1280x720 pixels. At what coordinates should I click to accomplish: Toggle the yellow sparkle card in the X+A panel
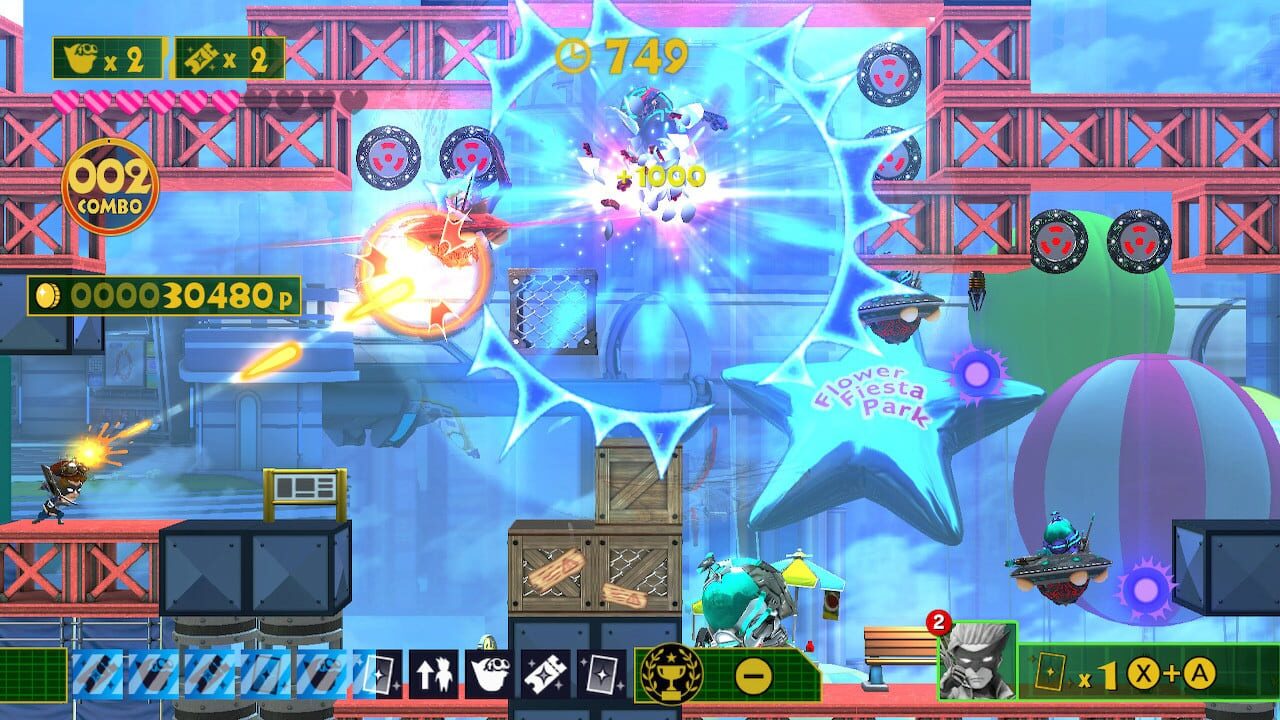(1050, 671)
